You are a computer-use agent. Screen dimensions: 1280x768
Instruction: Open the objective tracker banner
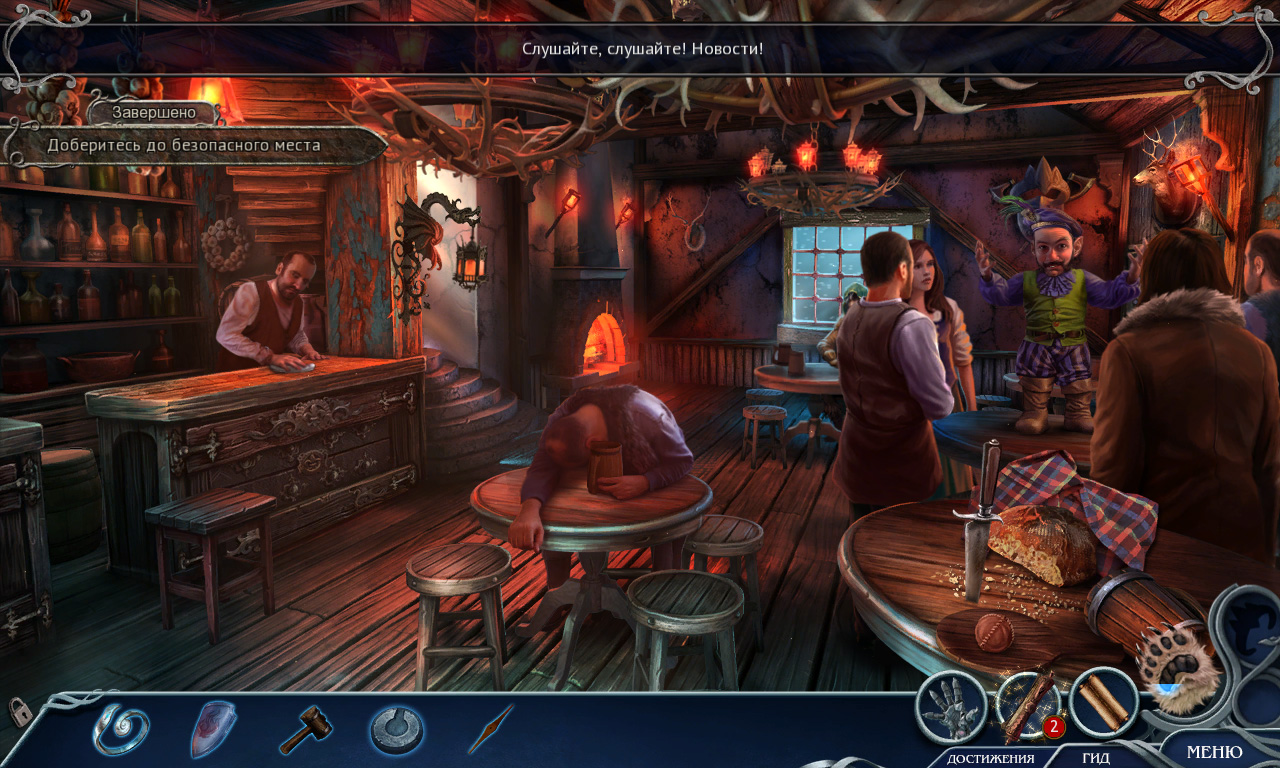195,146
